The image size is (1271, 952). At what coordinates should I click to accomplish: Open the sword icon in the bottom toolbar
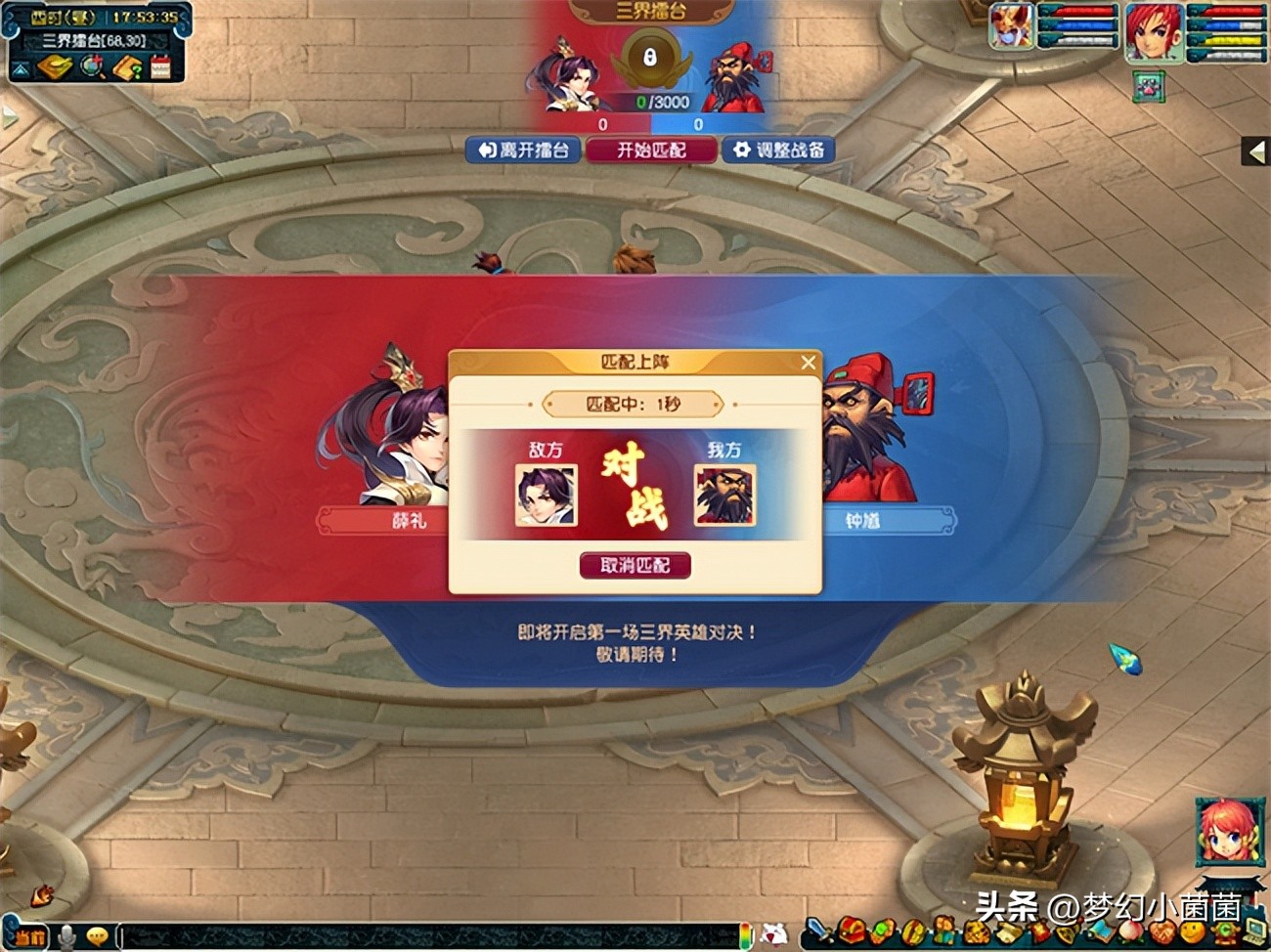(817, 930)
